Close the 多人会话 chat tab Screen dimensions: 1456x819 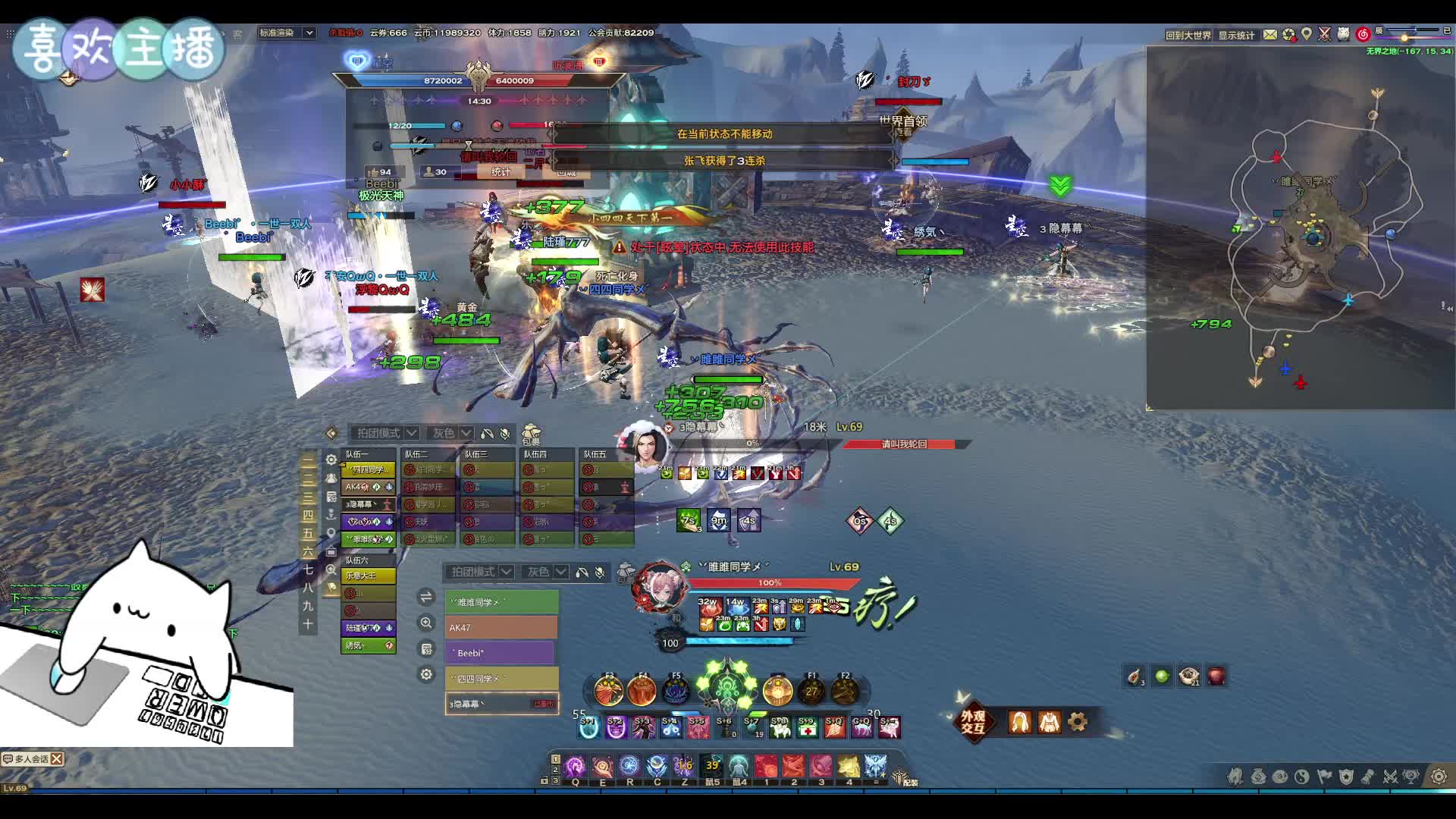click(57, 758)
